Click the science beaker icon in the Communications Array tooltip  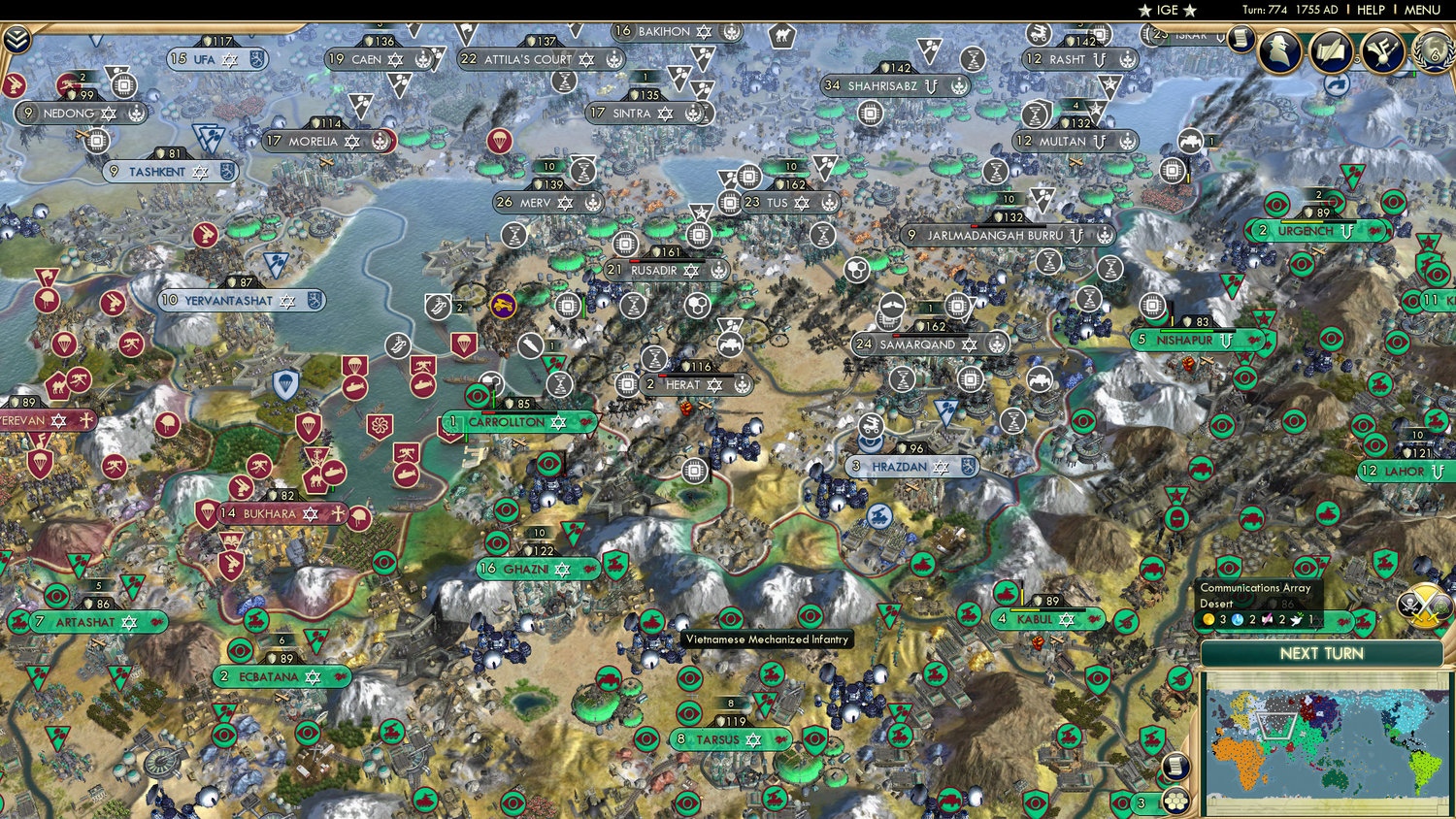1239,619
